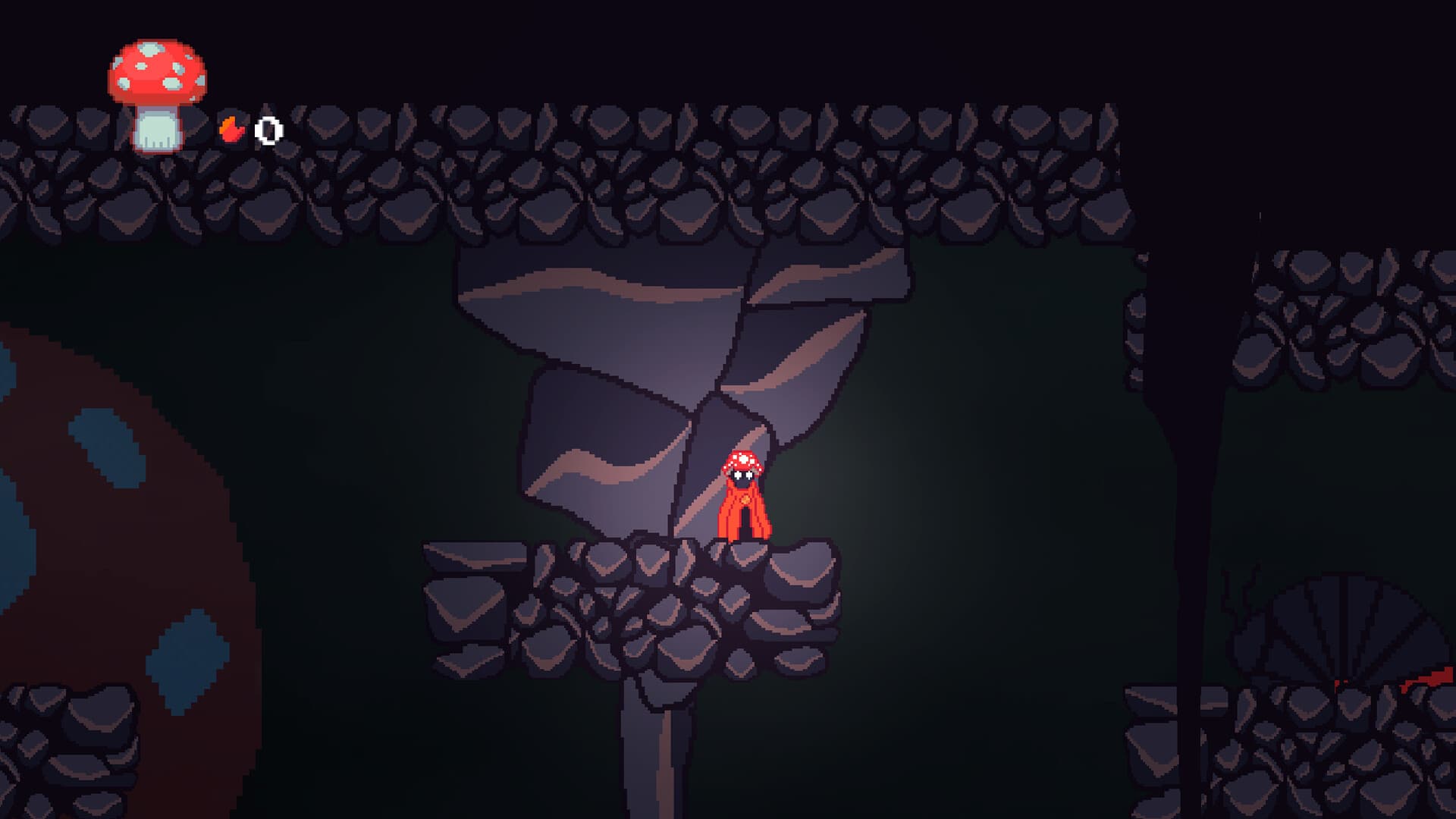Select the orange butterfly counter icon
Screen dimensions: 1456x819
(x=231, y=130)
